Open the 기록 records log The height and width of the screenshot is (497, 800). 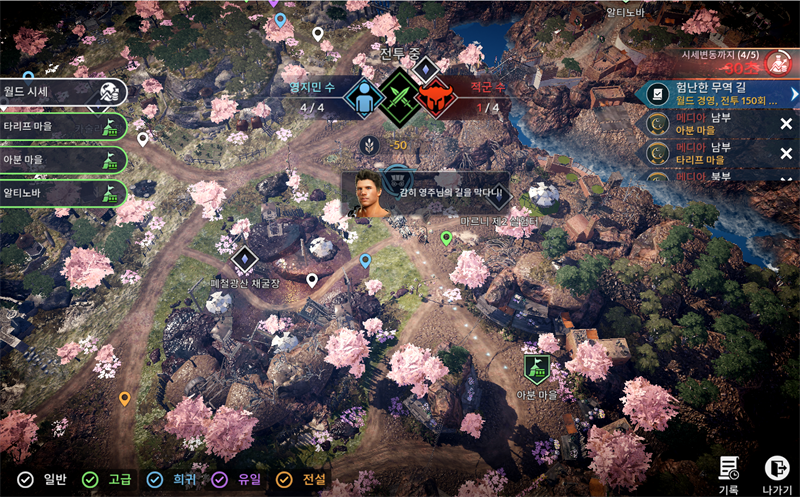(x=729, y=471)
